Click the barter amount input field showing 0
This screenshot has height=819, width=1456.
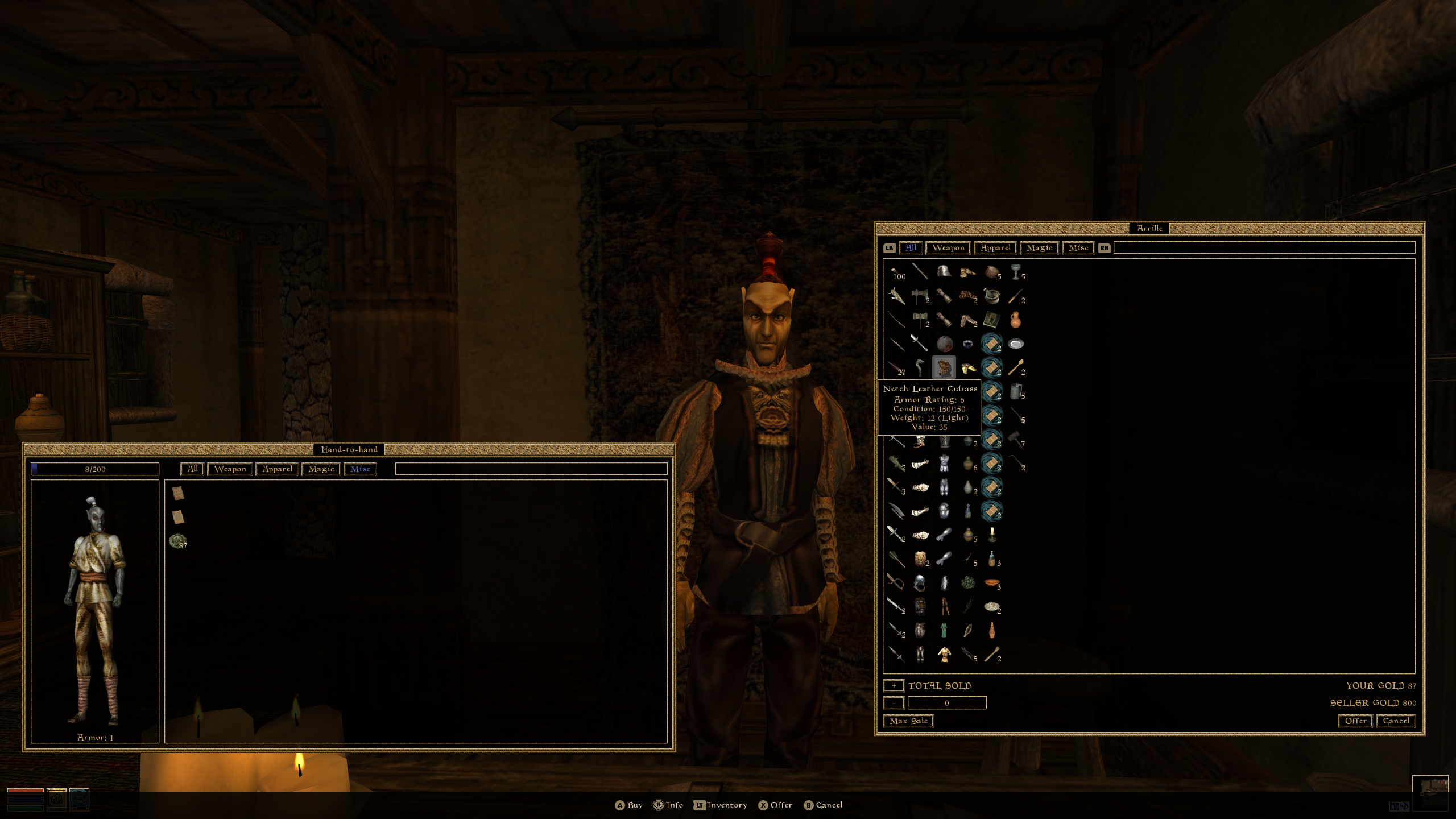[x=947, y=703]
